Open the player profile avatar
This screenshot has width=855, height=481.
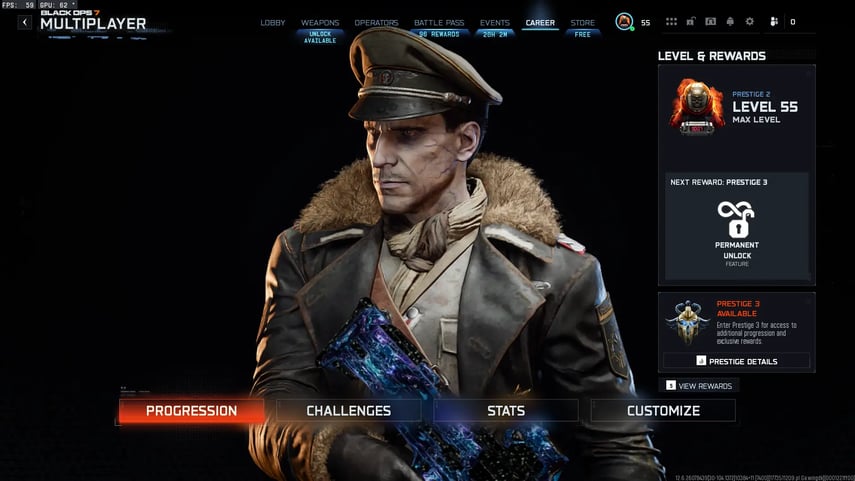(624, 21)
